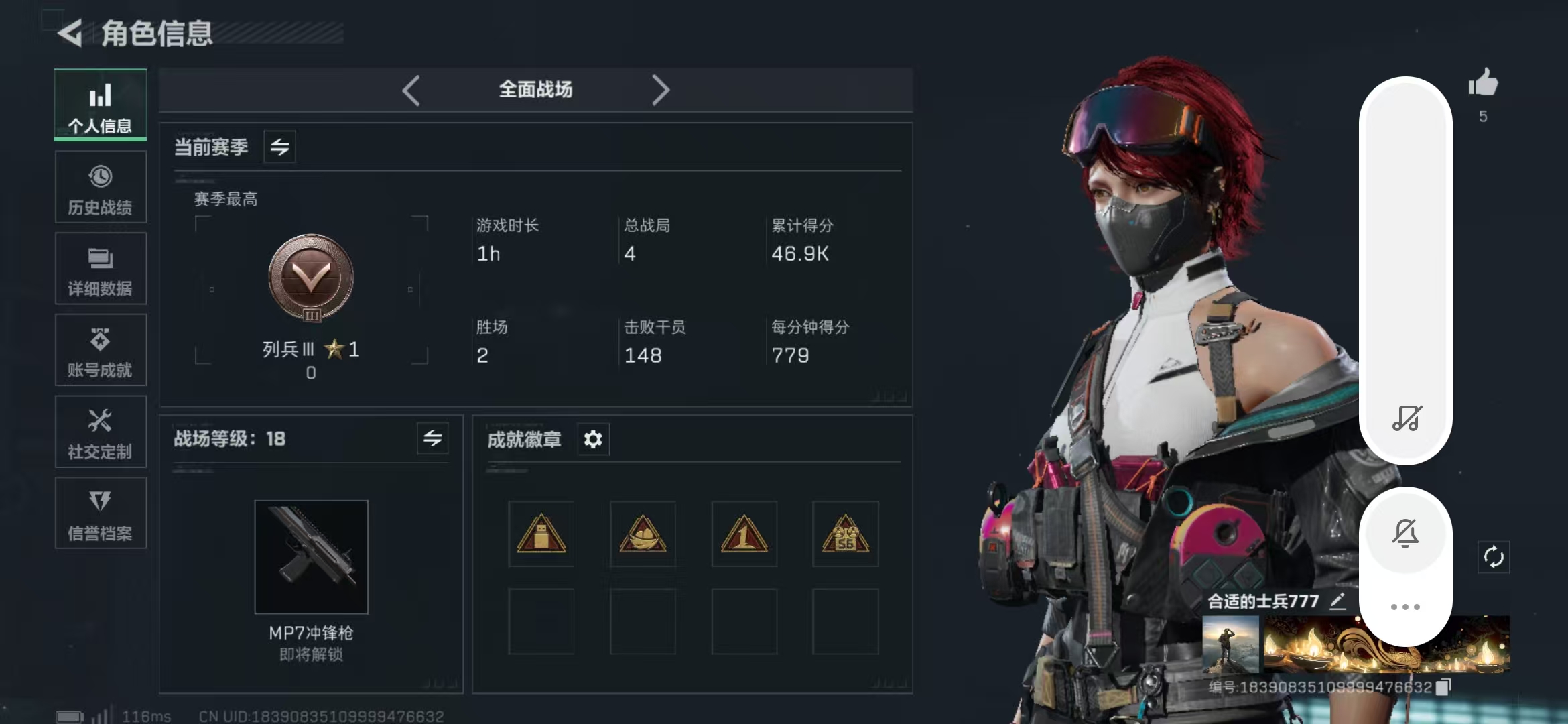Image resolution: width=1568 pixels, height=724 pixels.
Task: Click the left arrow beside 全面战场
Action: pos(411,90)
